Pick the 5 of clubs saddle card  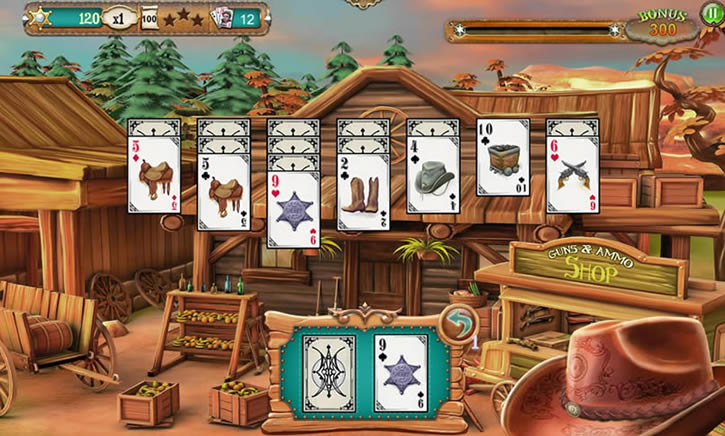223,192
